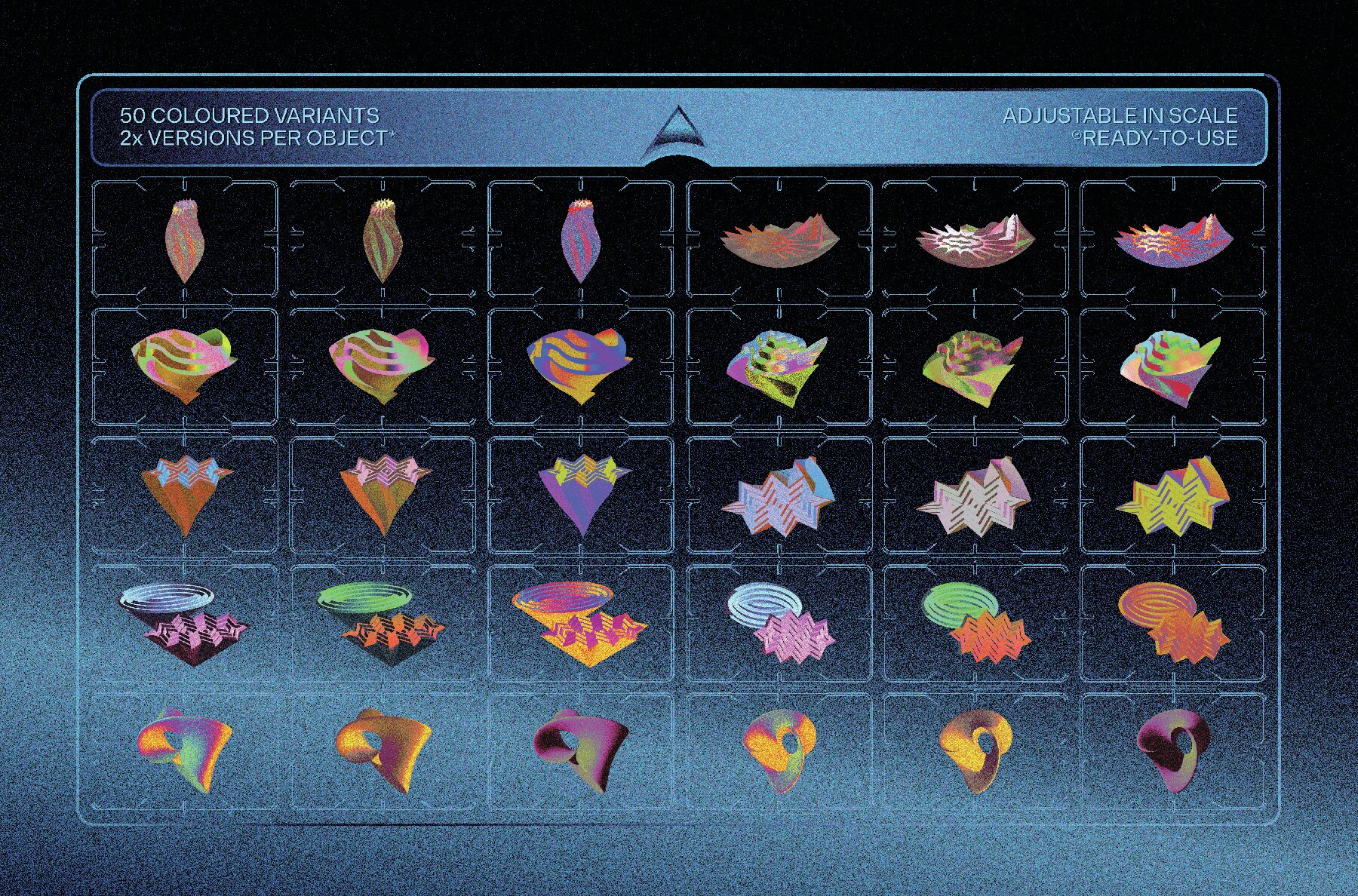Pick the light blue rings with pink star

click(x=779, y=621)
